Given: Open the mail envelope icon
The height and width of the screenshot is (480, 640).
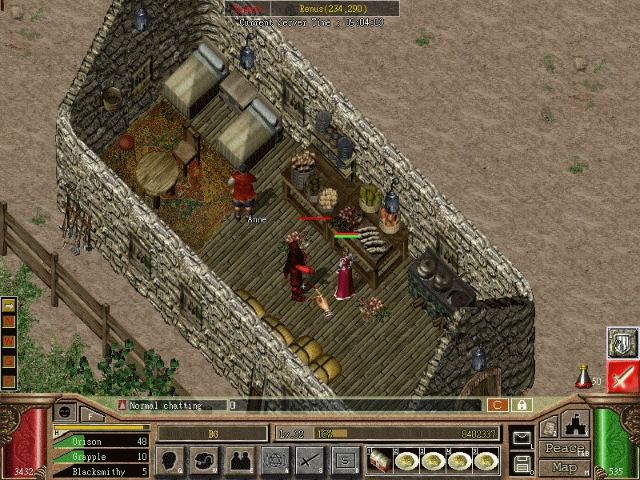Looking at the screenshot, I should click(521, 438).
